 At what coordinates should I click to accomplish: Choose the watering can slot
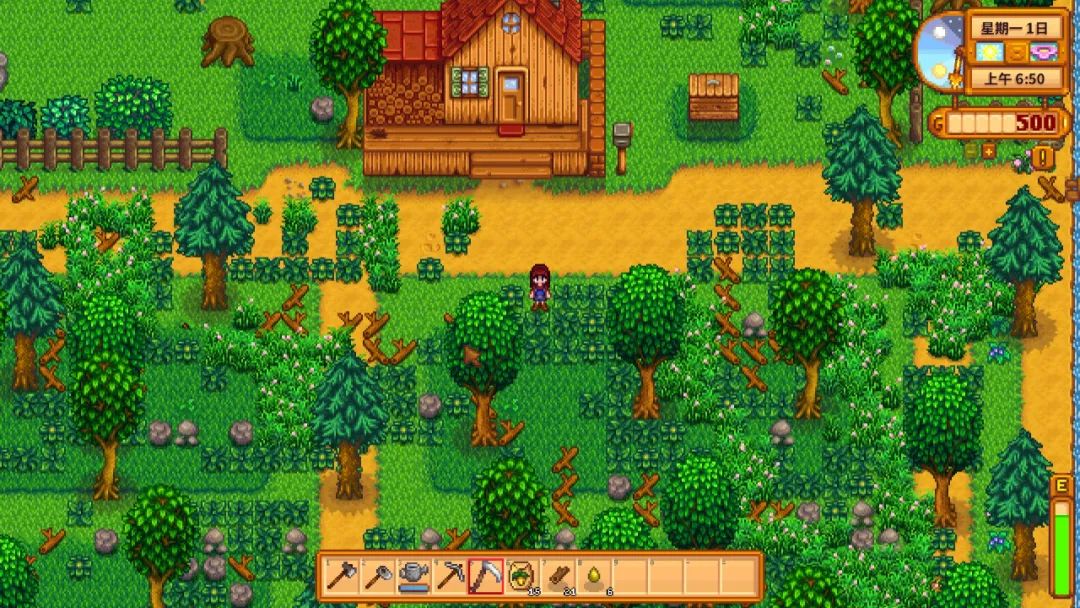[414, 576]
